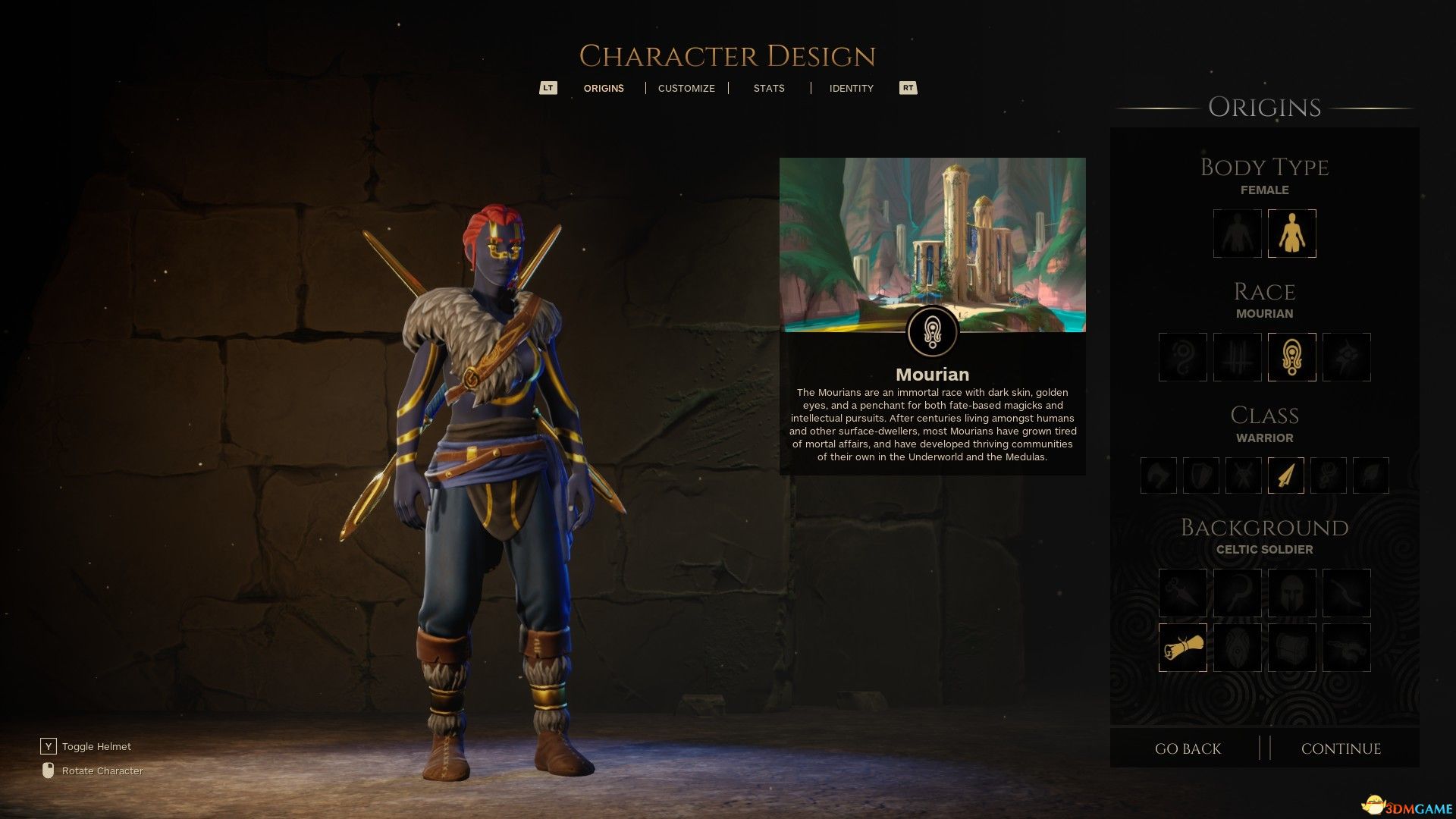Image resolution: width=1456 pixels, height=819 pixels.
Task: Toggle body type to male
Action: (1237, 234)
